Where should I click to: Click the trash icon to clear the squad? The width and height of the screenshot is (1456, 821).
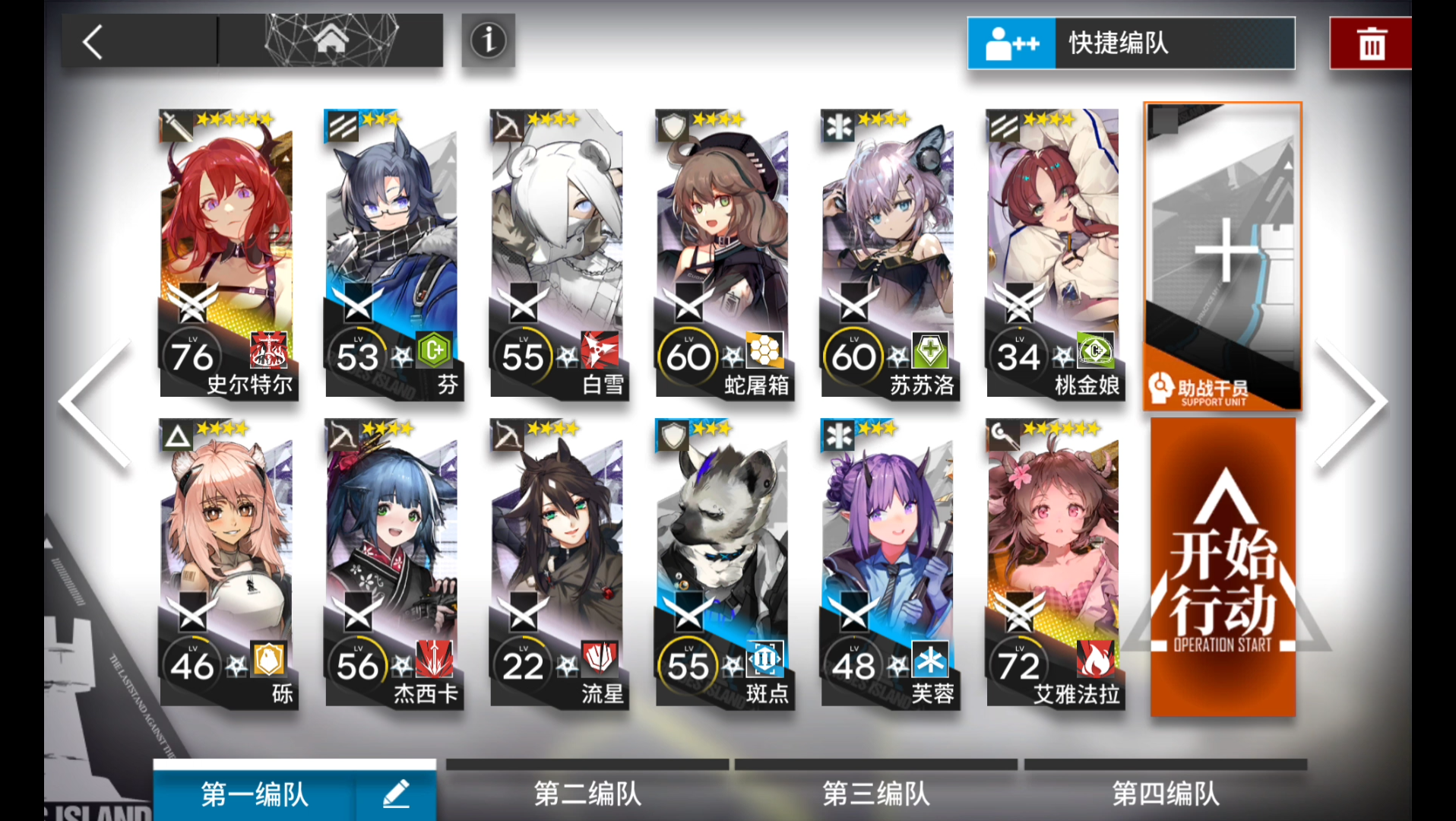[x=1370, y=43]
